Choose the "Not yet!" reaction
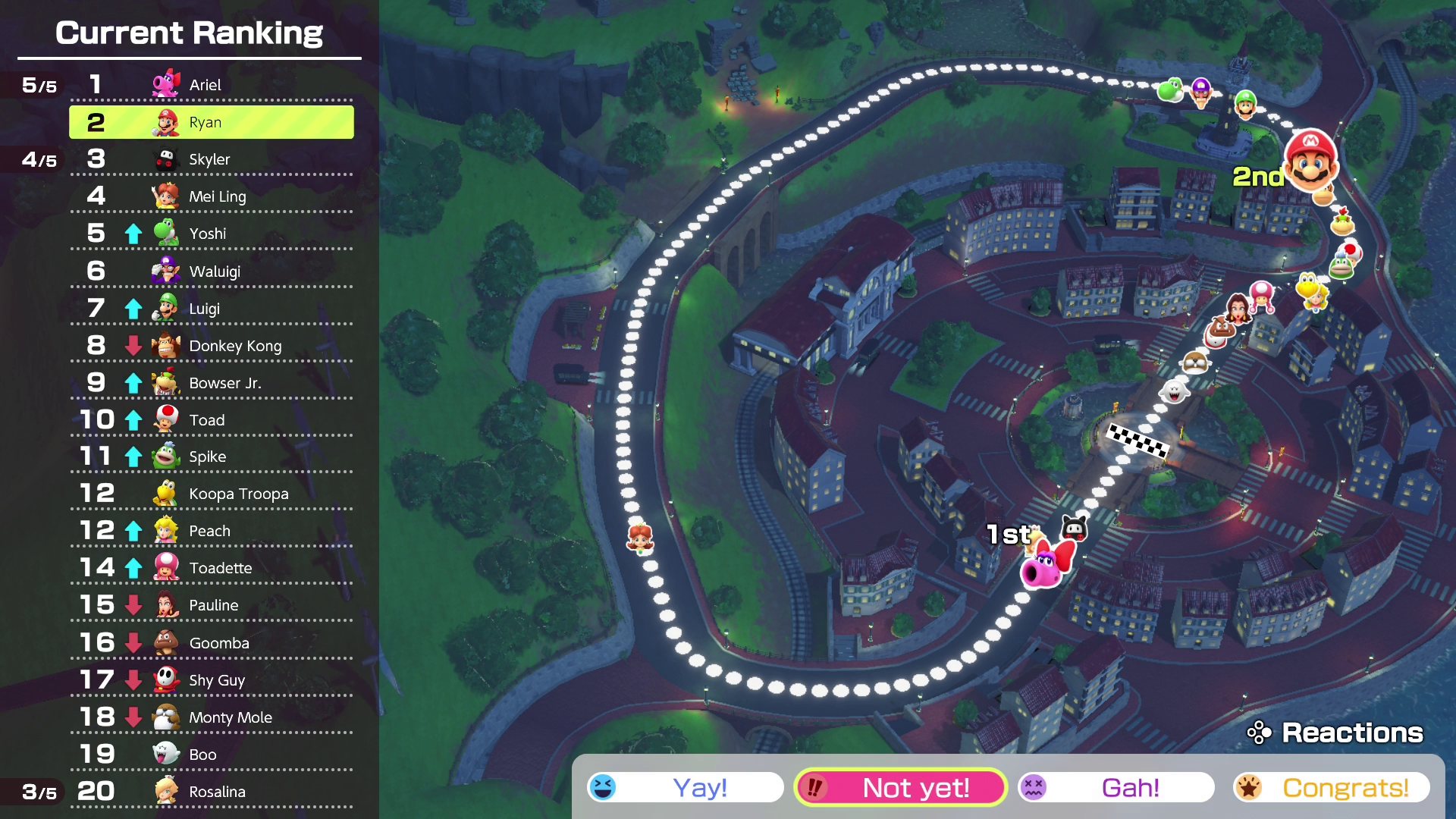Screen dimensions: 1456x819 (900, 787)
